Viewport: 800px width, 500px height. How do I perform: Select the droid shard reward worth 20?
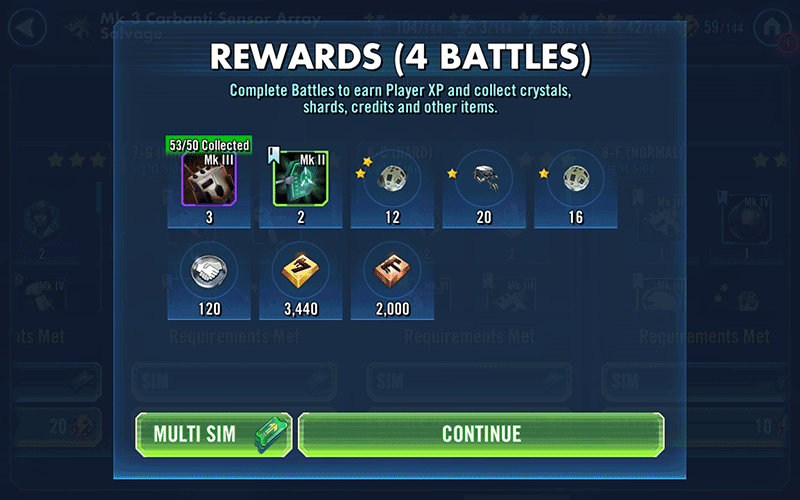pos(484,180)
